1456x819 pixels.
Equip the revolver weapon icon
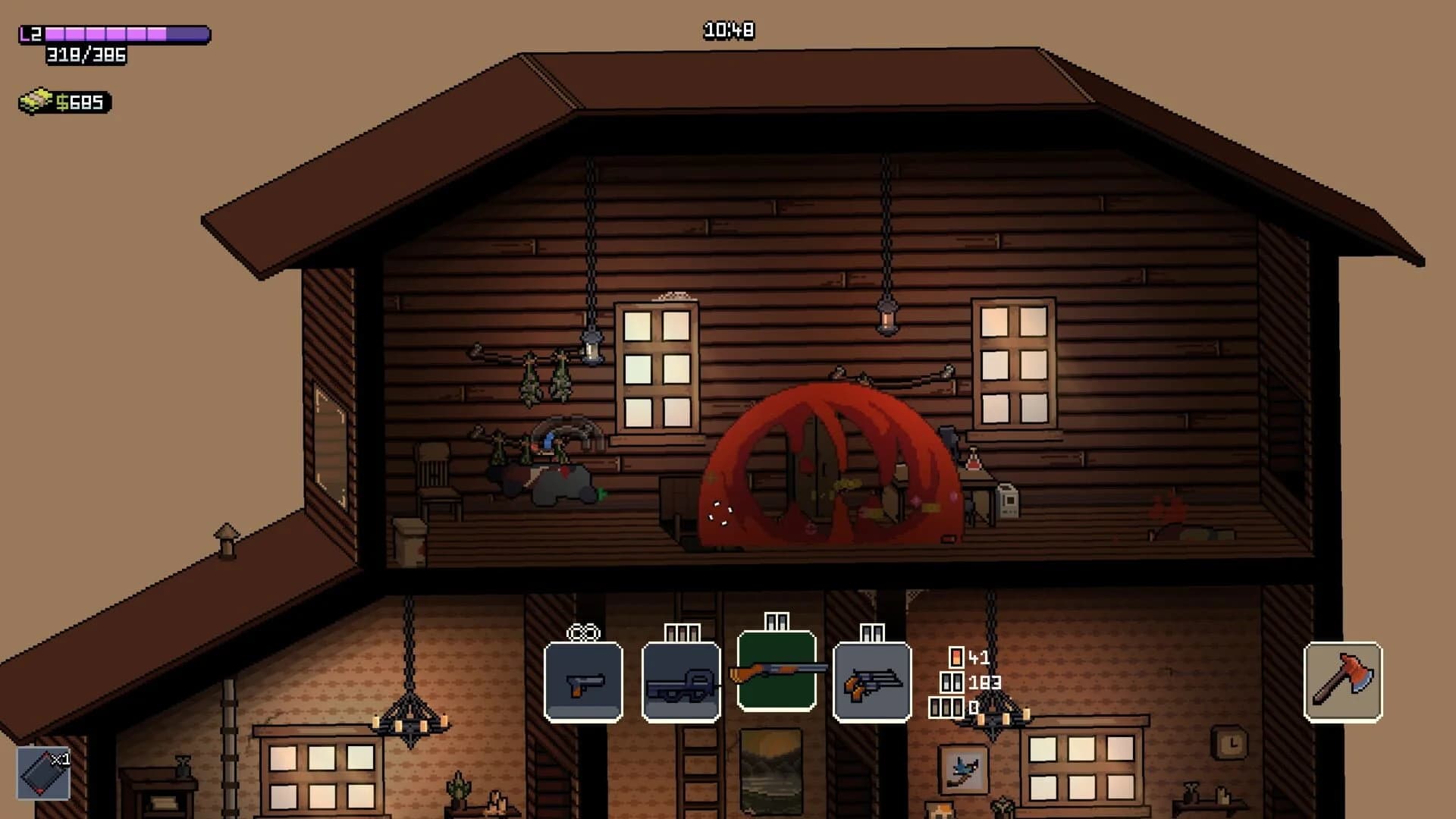tap(871, 682)
